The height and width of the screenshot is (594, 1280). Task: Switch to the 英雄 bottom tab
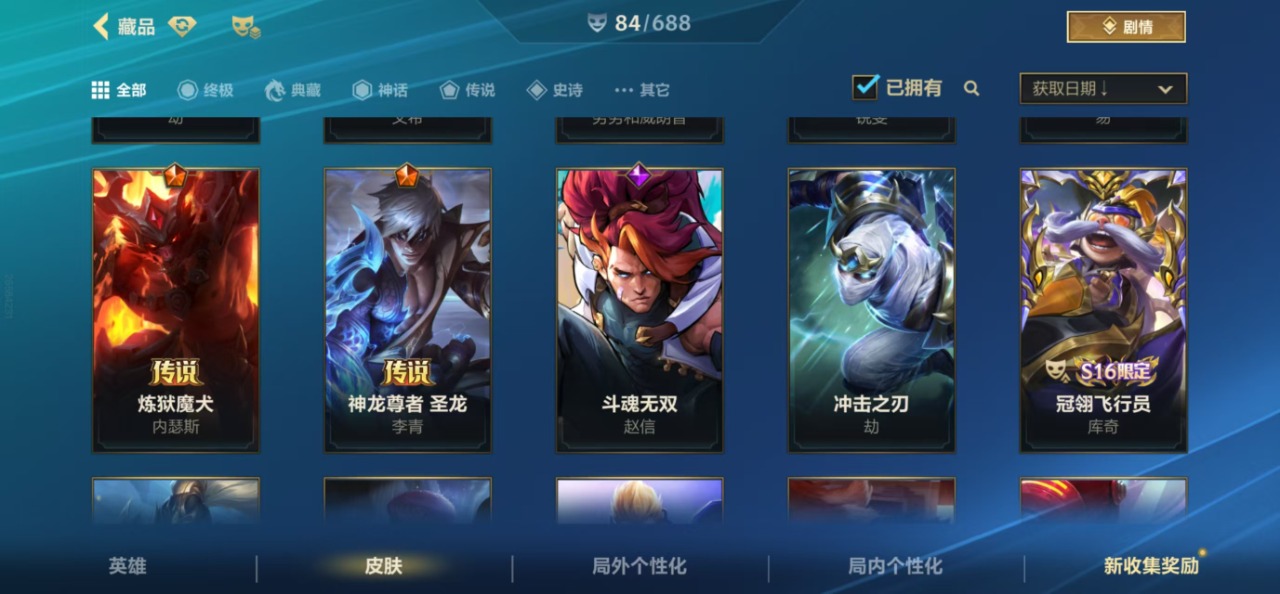tap(128, 566)
